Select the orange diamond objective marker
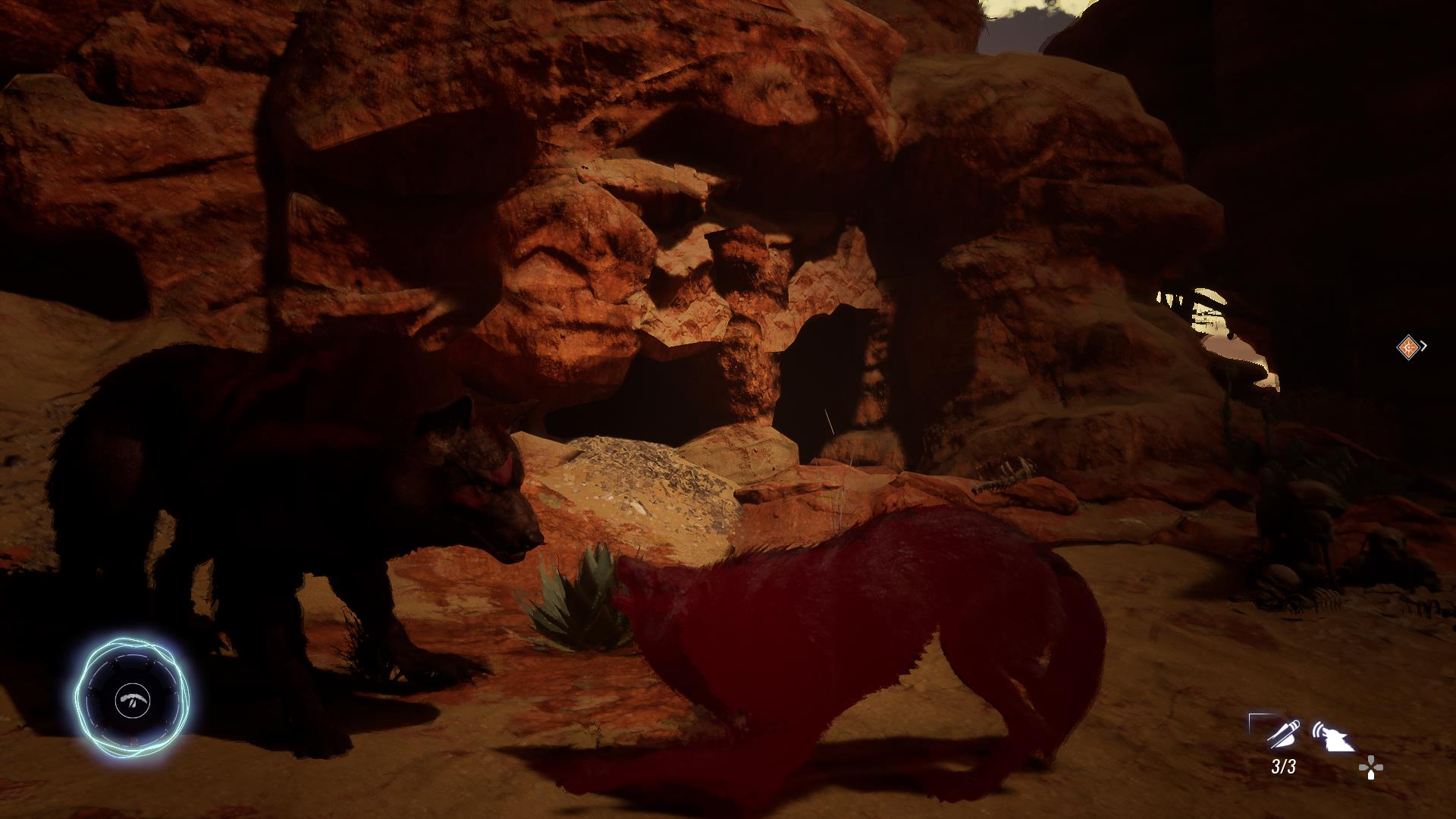Viewport: 1456px width, 819px height. click(1408, 347)
